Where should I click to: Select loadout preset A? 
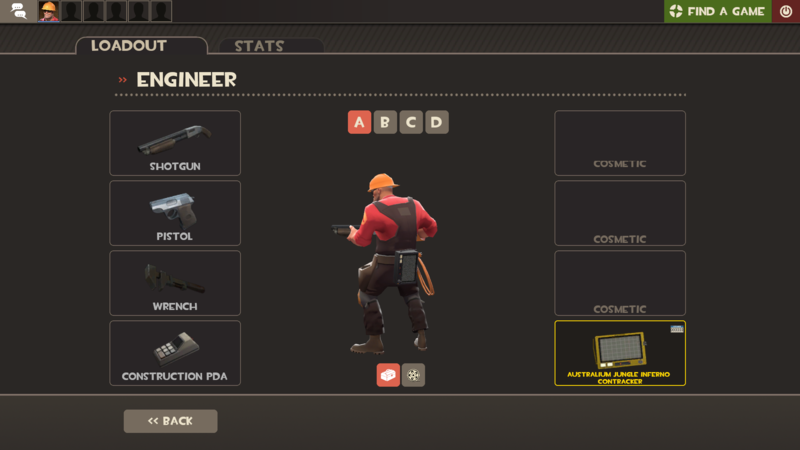[359, 122]
